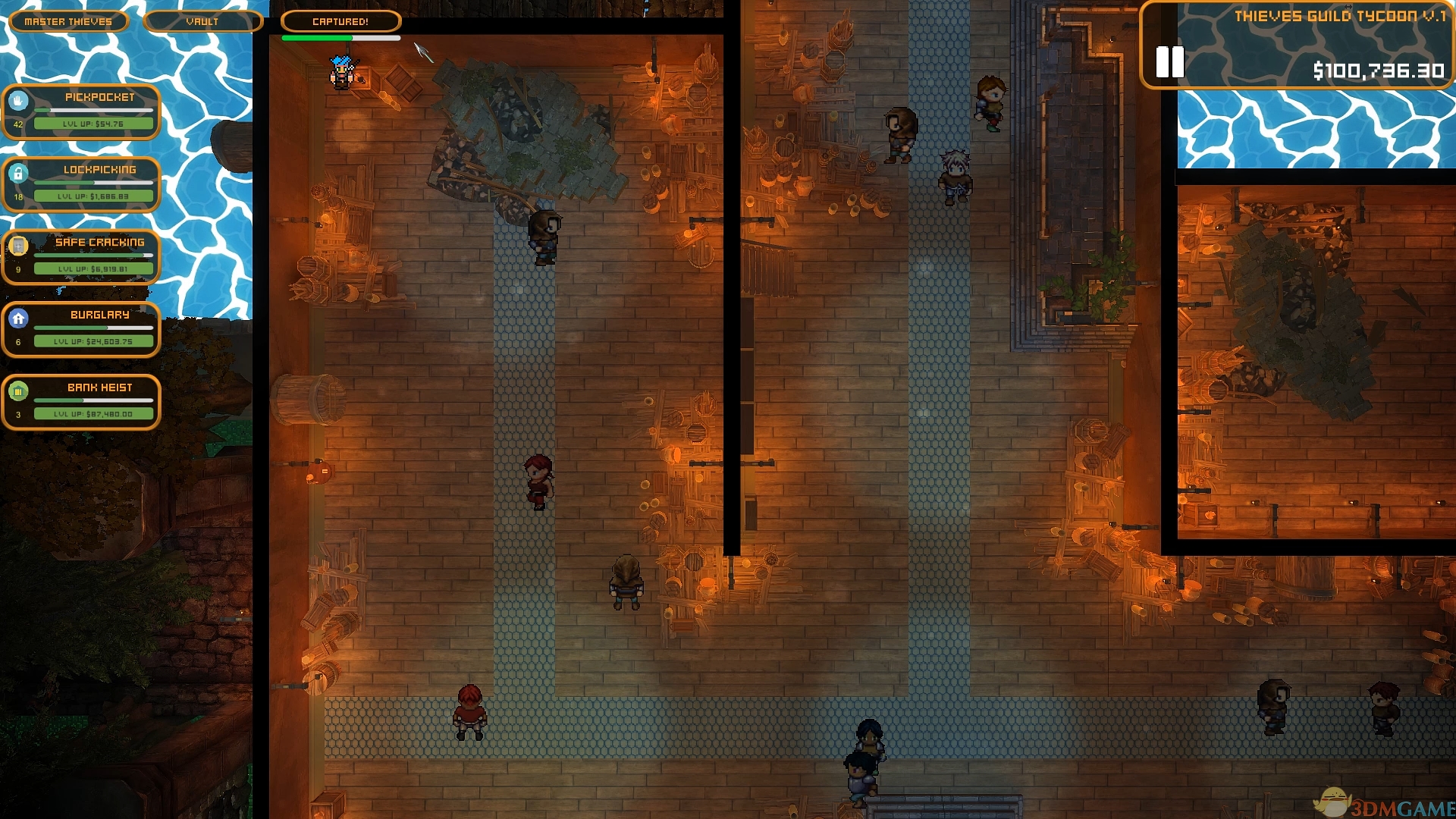Purchase the Lockpicking upgrade for $1,686.83
Image resolution: width=1456 pixels, height=819 pixels.
coord(93,196)
